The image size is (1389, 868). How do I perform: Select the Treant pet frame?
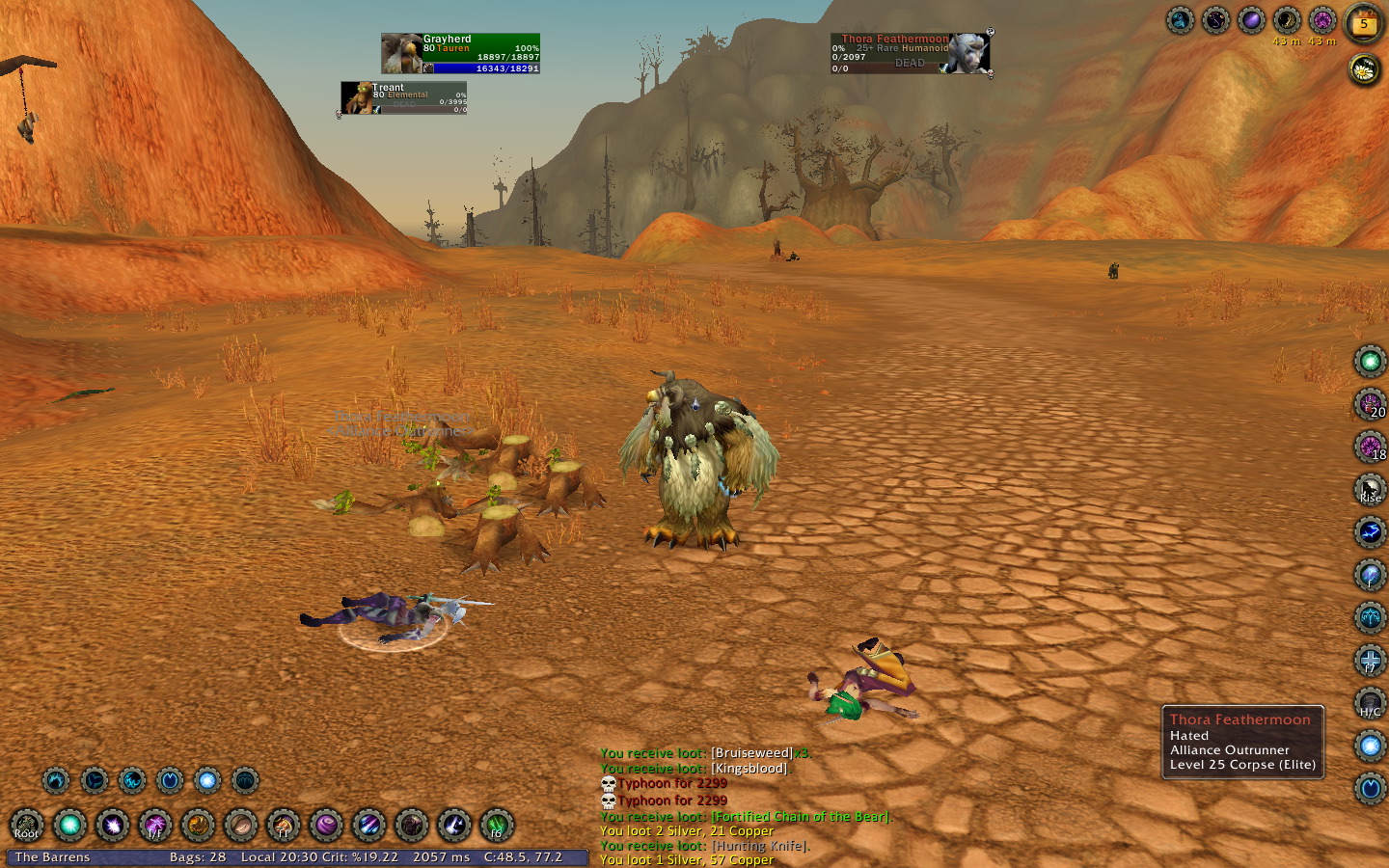(404, 98)
